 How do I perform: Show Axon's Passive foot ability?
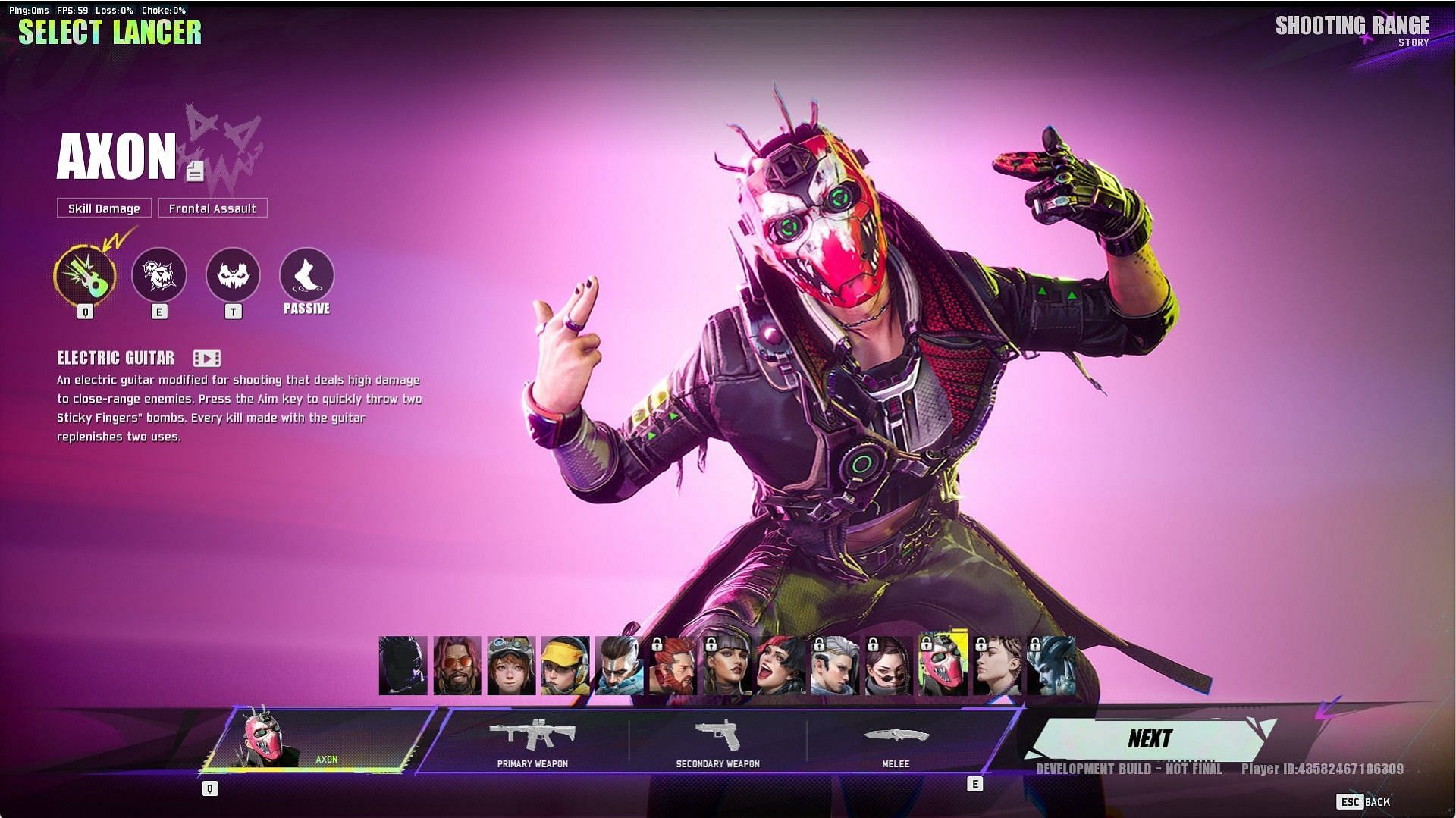coord(306,274)
